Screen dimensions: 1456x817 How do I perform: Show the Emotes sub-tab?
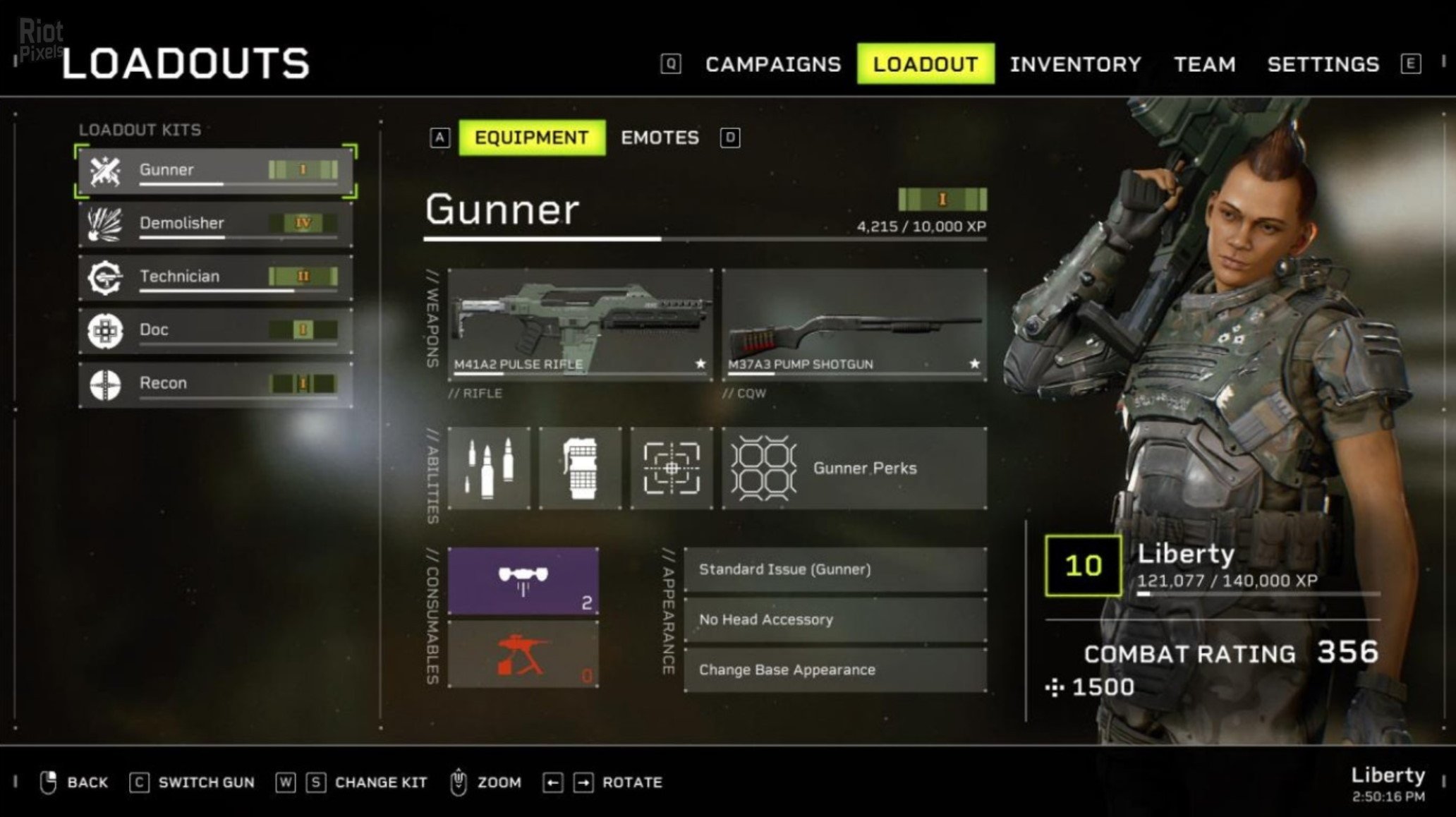coord(660,138)
